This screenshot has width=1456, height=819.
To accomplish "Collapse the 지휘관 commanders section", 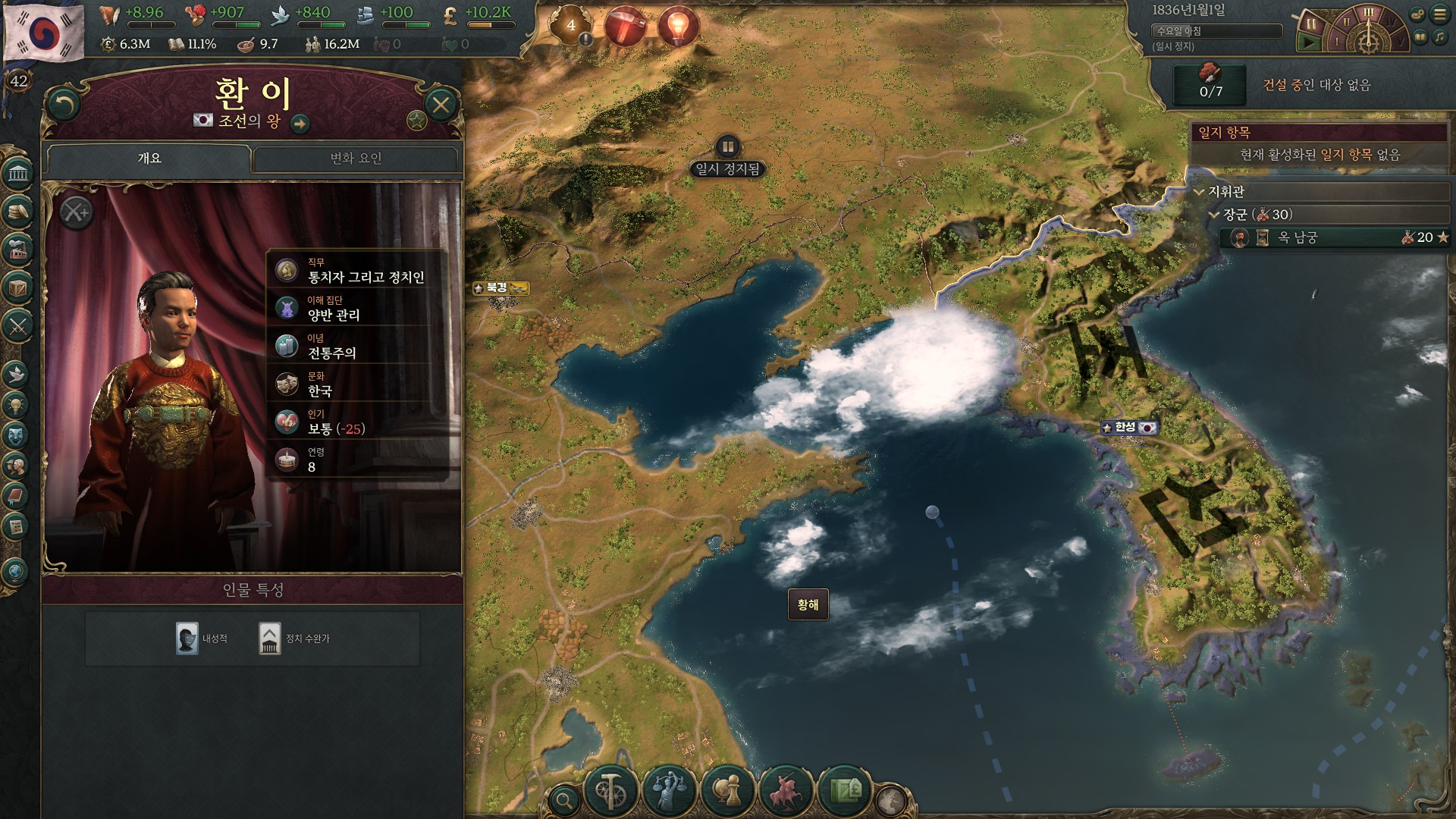I will click(1200, 192).
